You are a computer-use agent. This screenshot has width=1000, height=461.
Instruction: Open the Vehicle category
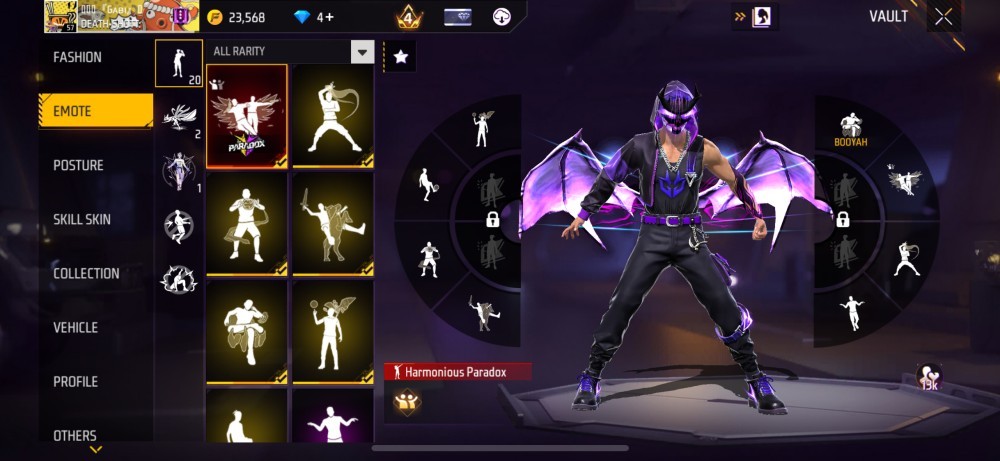tap(76, 328)
